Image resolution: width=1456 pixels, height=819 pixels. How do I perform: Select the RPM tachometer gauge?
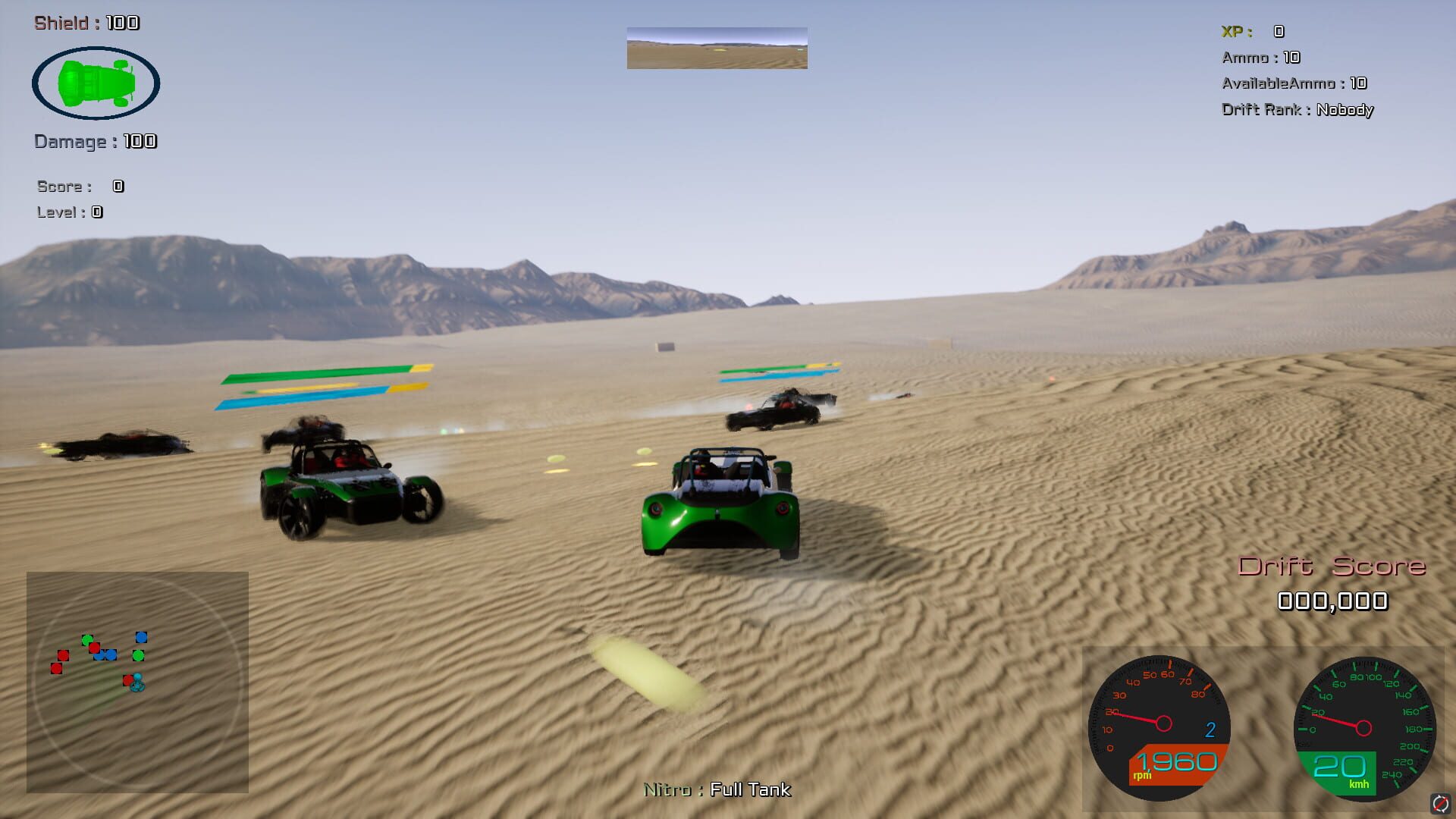[1162, 724]
